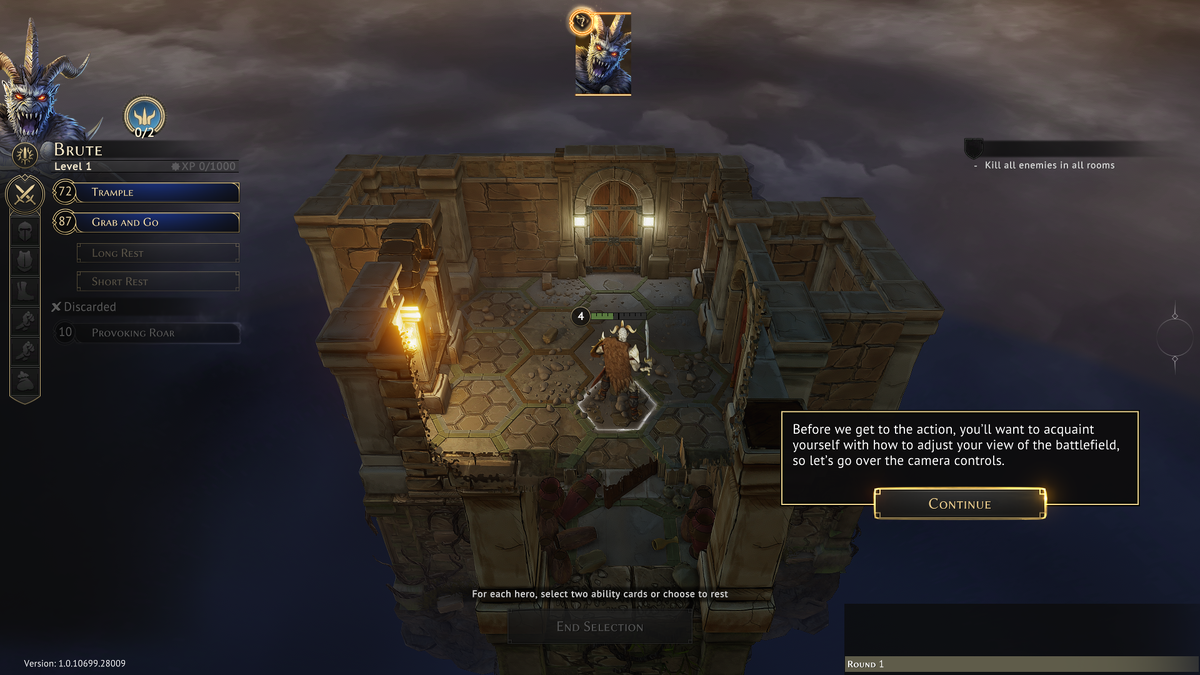Click the Kill all enemies objective tracker
Screen dimensions: 1200x675
[x=1048, y=165]
